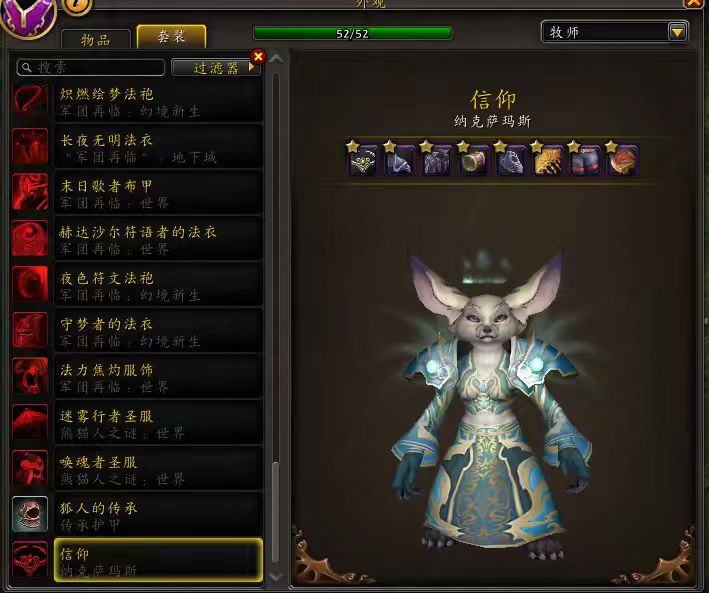Click the 搜索 search box
This screenshot has width=709, height=593.
92,67
